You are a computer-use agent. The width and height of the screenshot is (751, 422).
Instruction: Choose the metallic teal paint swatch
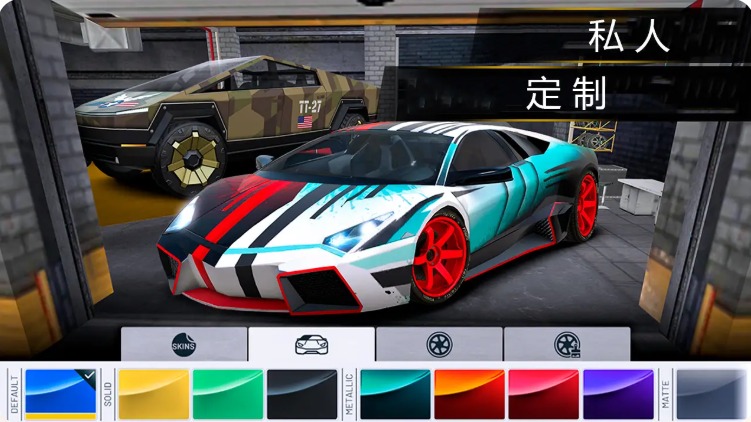pos(395,394)
